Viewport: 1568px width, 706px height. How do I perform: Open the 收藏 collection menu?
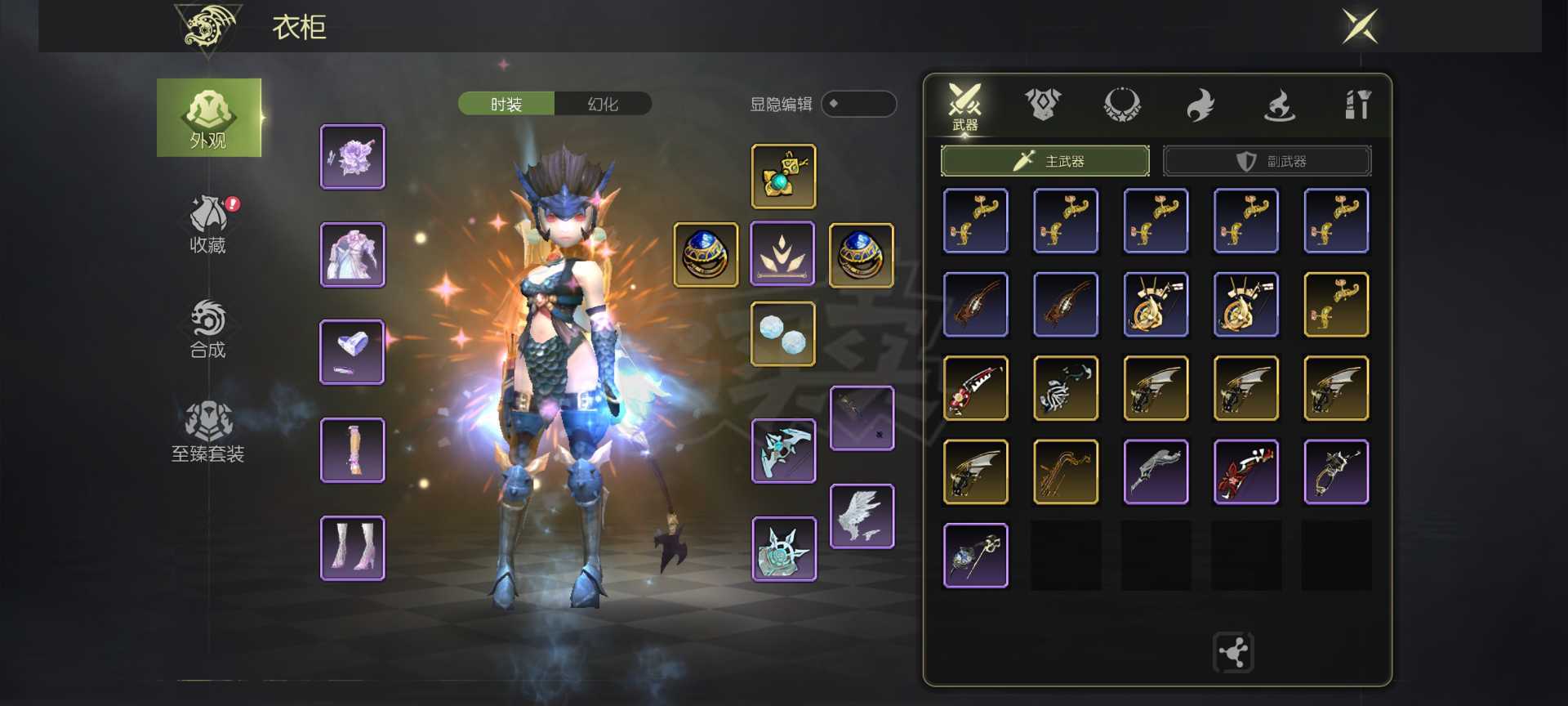(x=208, y=224)
